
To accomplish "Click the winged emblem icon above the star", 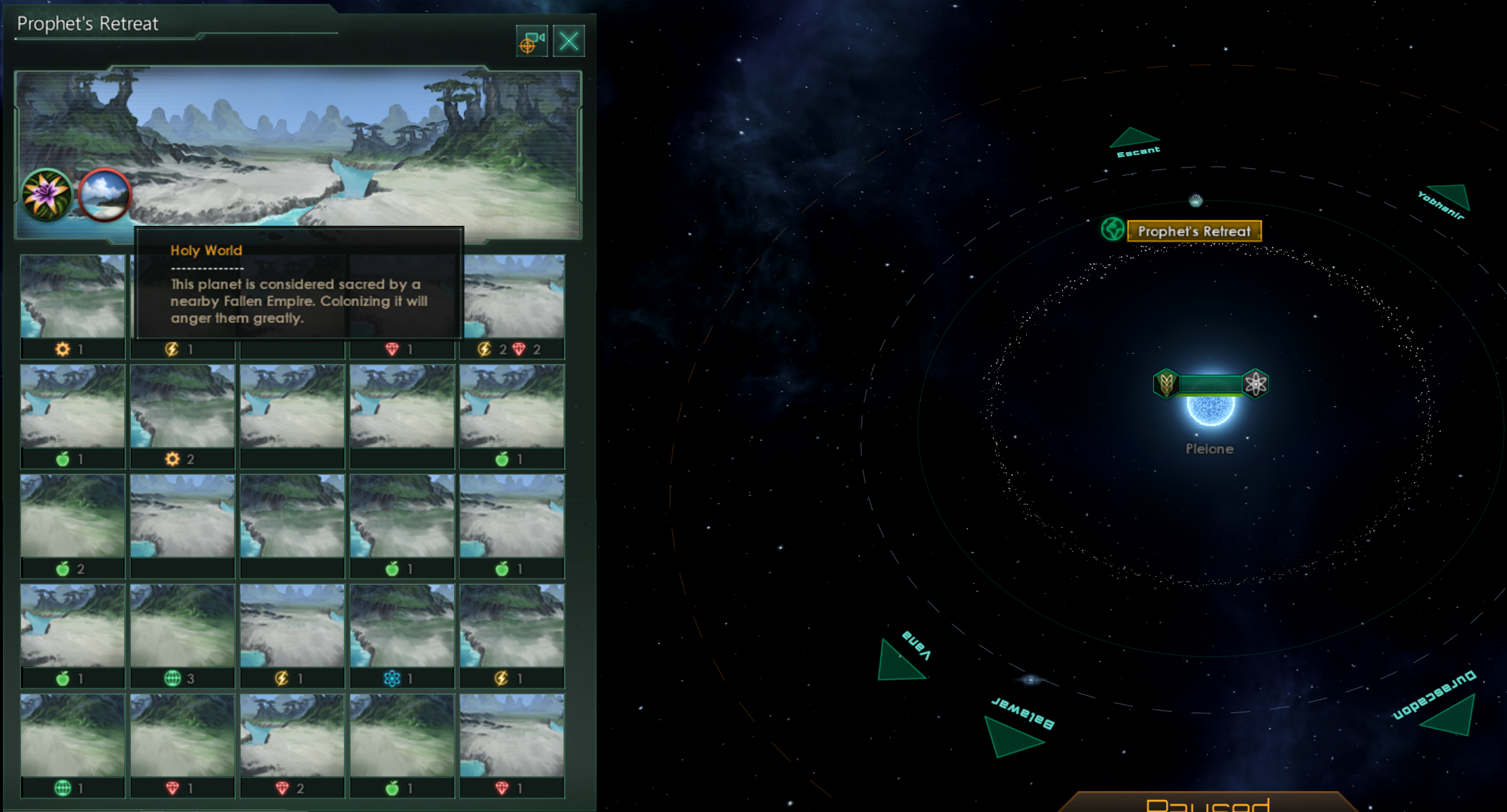I will [x=1166, y=383].
